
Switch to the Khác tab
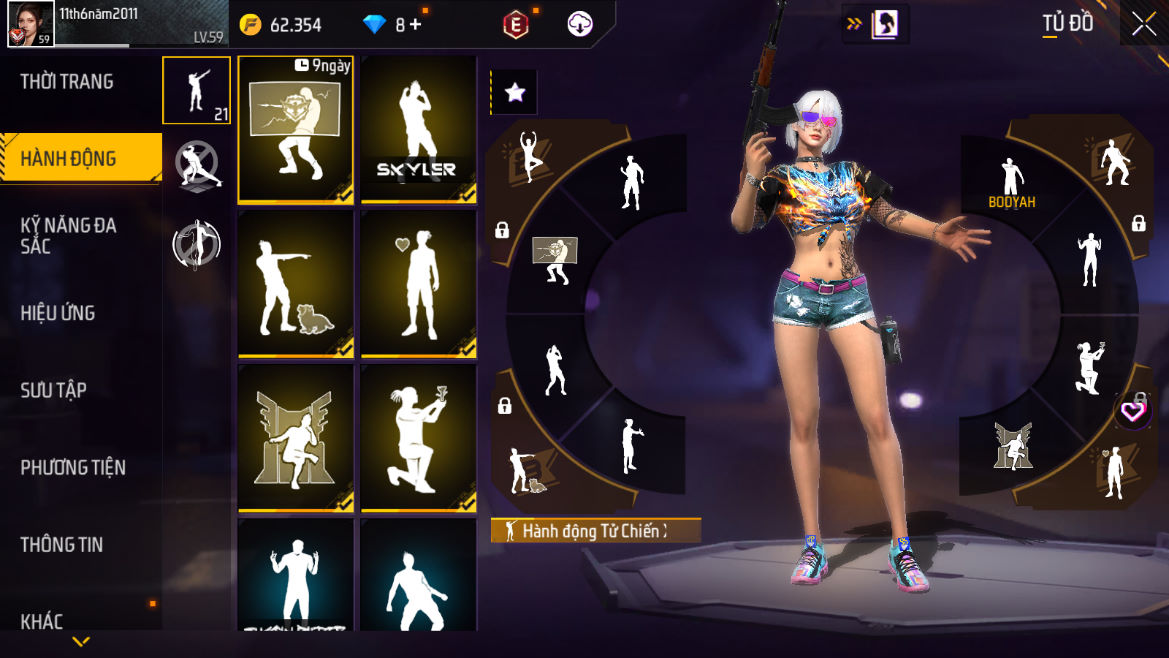pos(42,621)
